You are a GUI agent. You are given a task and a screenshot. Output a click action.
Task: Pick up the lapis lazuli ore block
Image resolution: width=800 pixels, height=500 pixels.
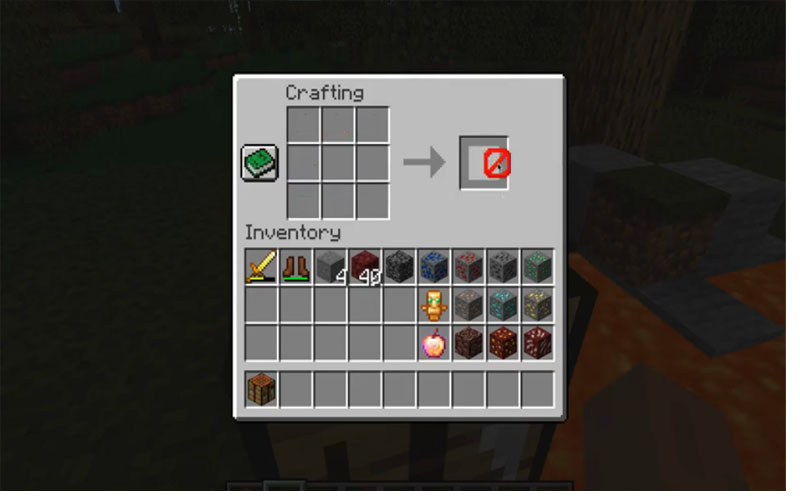[433, 267]
